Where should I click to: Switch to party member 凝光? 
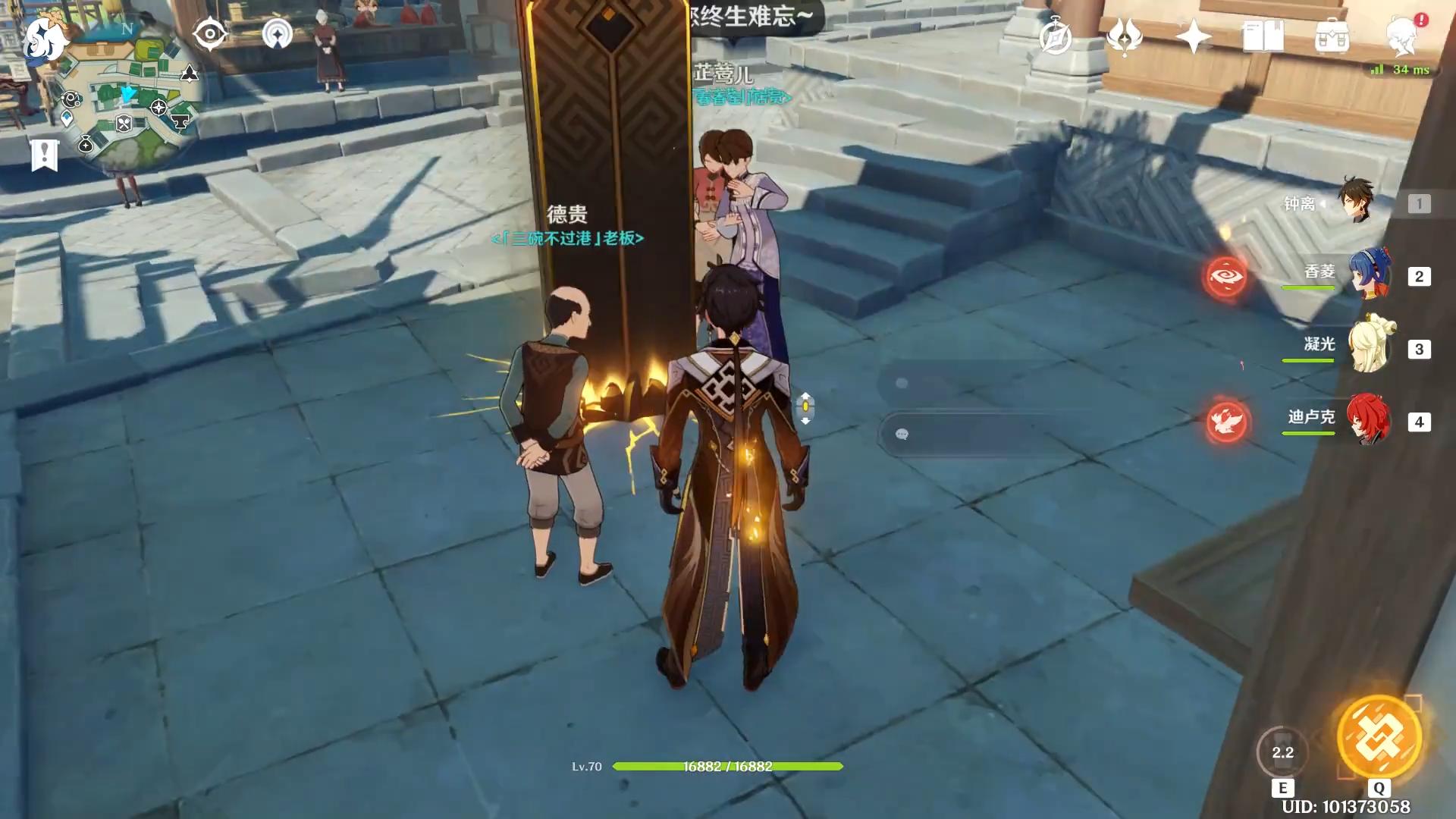point(1368,347)
